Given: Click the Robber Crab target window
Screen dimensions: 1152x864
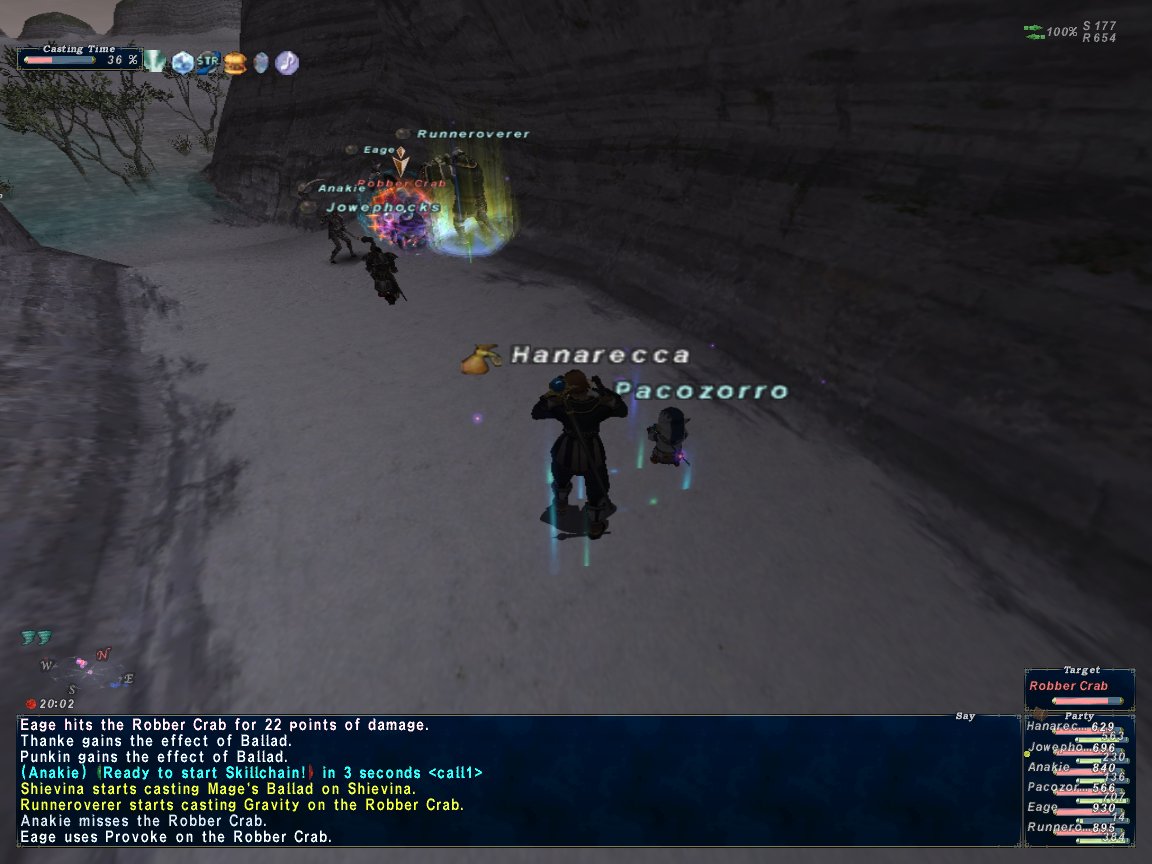Looking at the screenshot, I should coord(1079,690).
